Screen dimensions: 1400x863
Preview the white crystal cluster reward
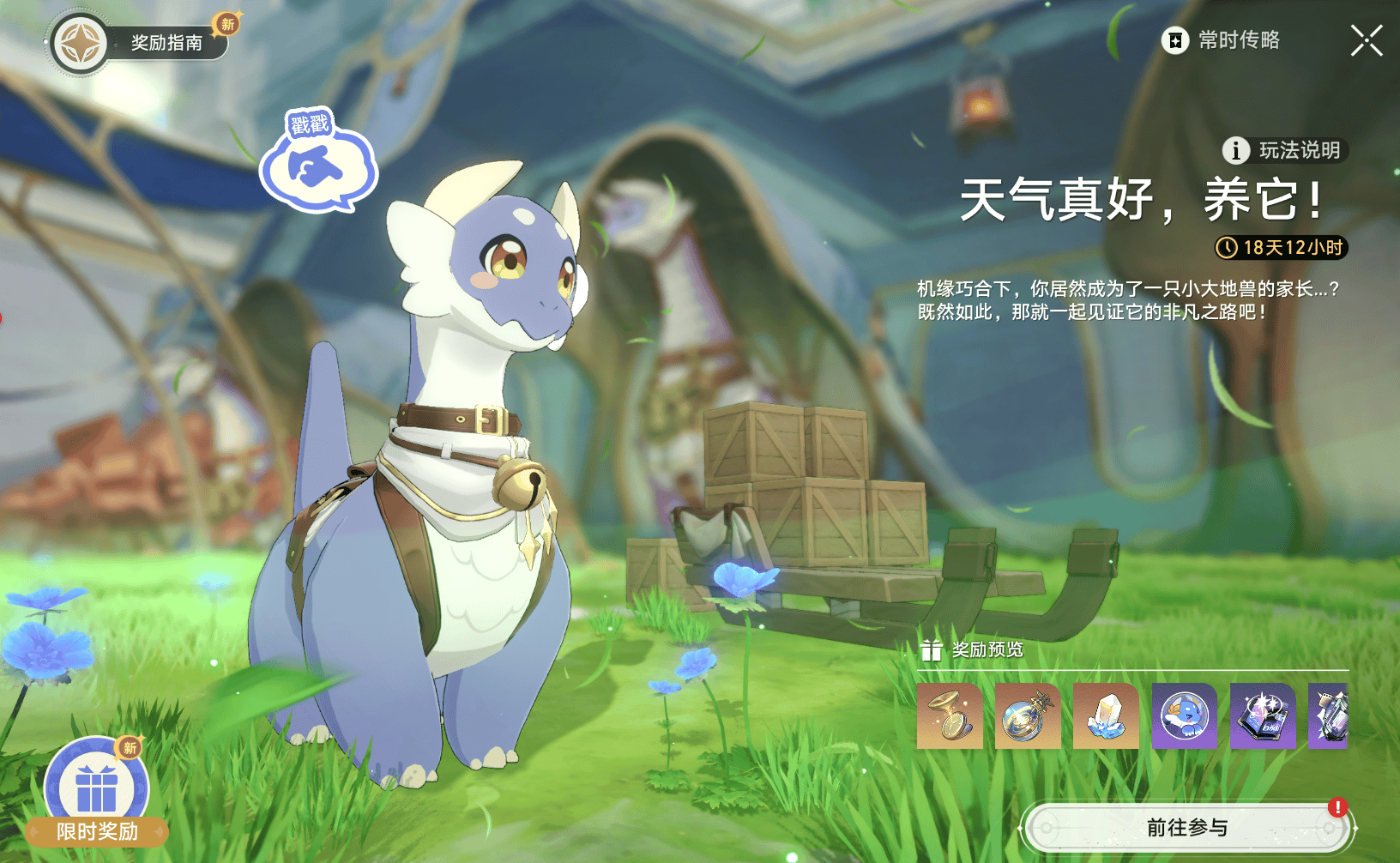click(x=1106, y=716)
